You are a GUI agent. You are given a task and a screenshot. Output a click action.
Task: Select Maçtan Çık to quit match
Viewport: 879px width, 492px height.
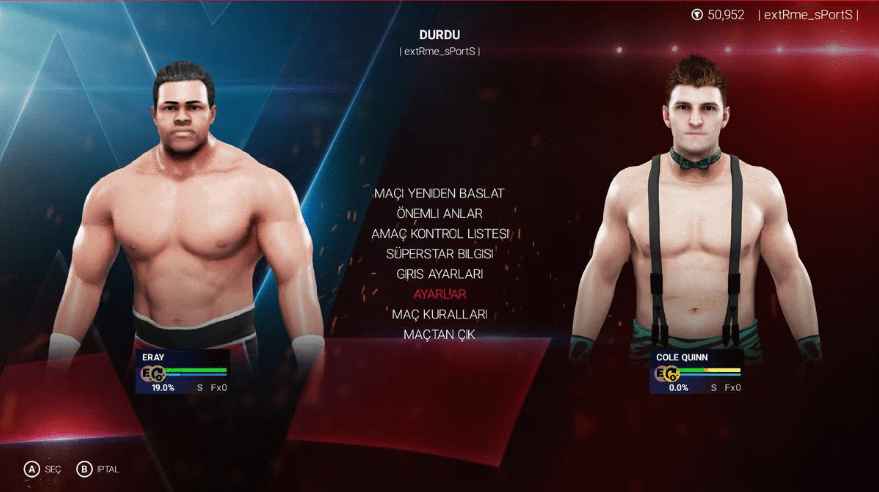click(439, 334)
